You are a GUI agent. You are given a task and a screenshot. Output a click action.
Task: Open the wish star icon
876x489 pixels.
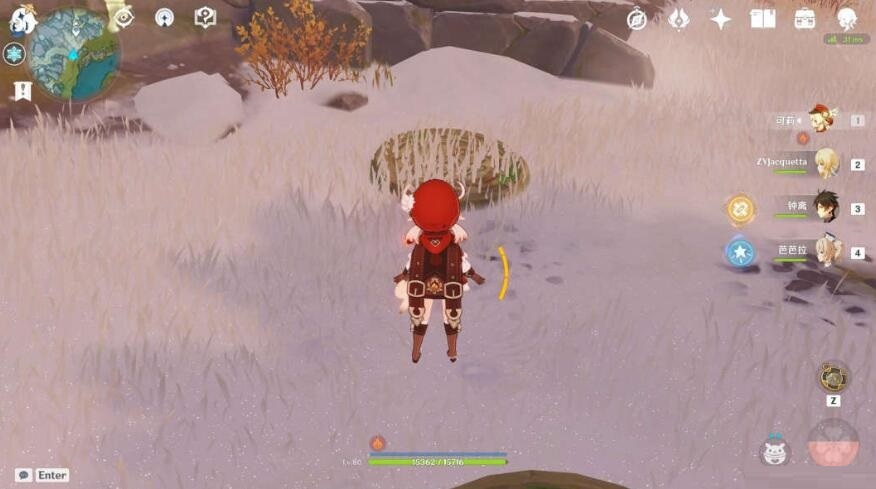[x=720, y=19]
